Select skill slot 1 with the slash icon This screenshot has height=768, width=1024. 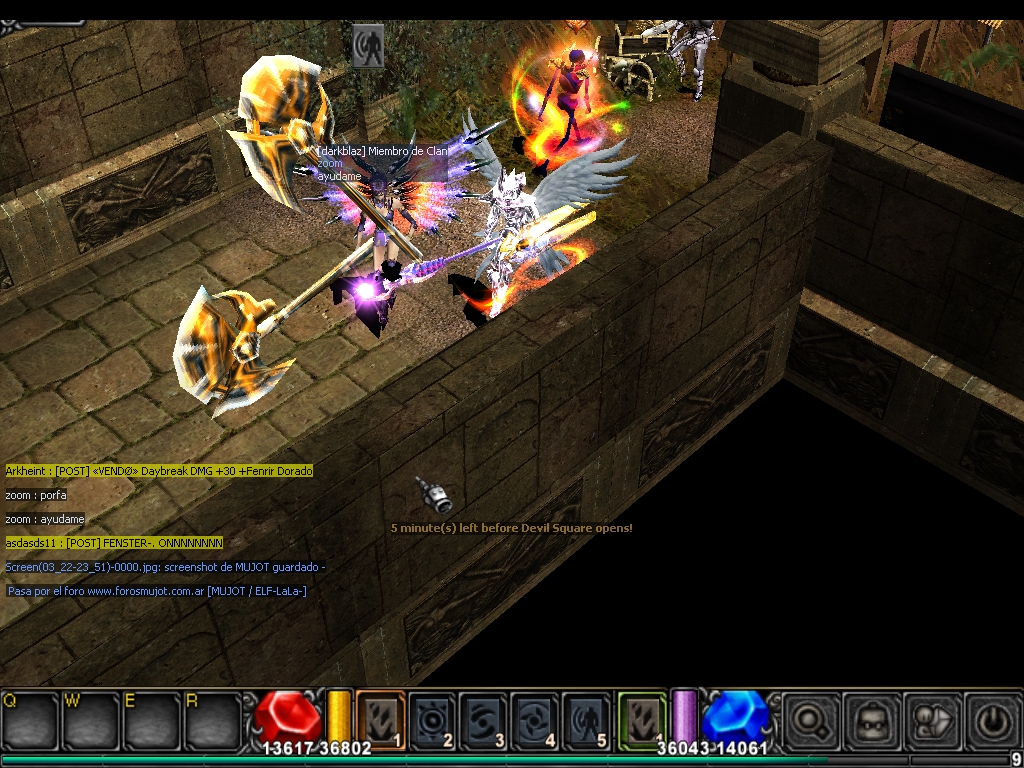[381, 717]
